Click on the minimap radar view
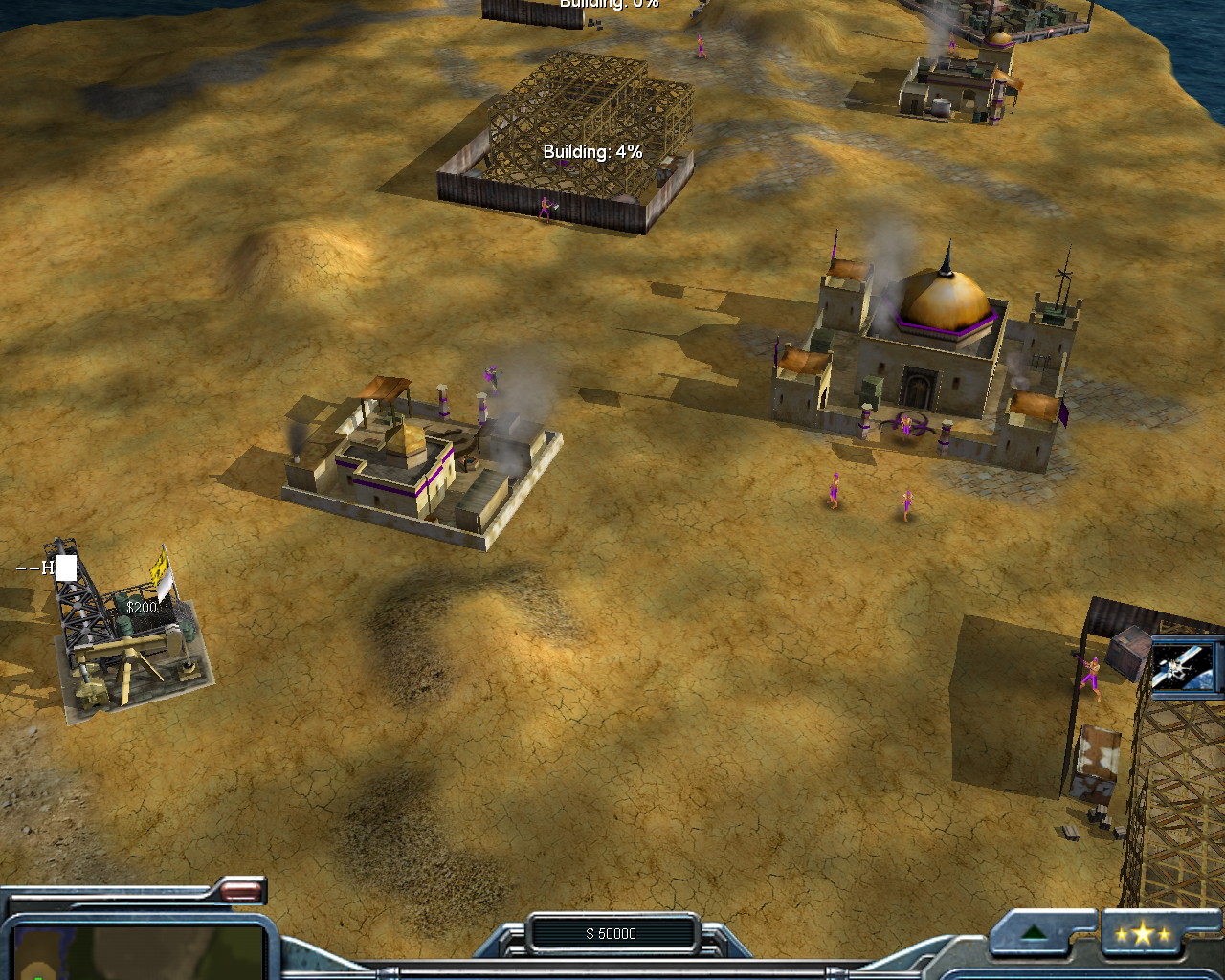This screenshot has height=980, width=1225. (x=139, y=953)
